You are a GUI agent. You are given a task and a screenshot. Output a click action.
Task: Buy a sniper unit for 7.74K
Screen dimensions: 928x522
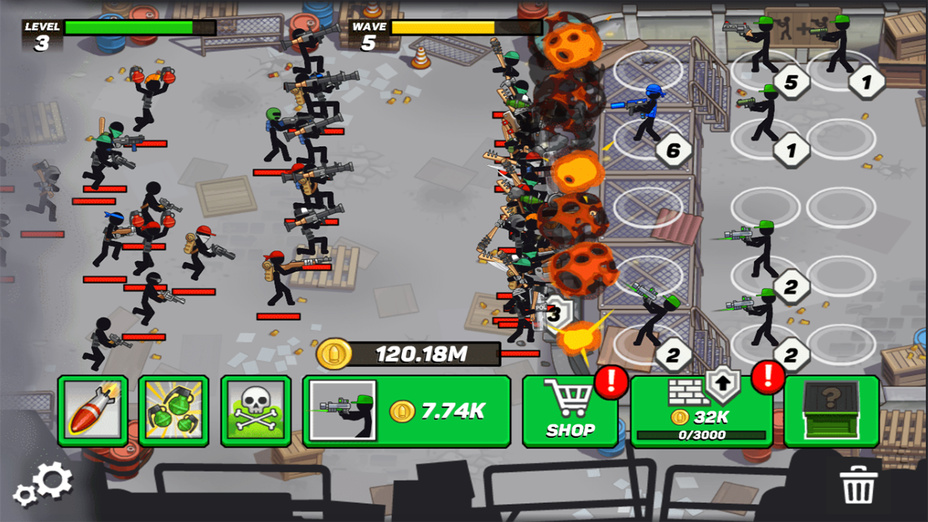(407, 410)
